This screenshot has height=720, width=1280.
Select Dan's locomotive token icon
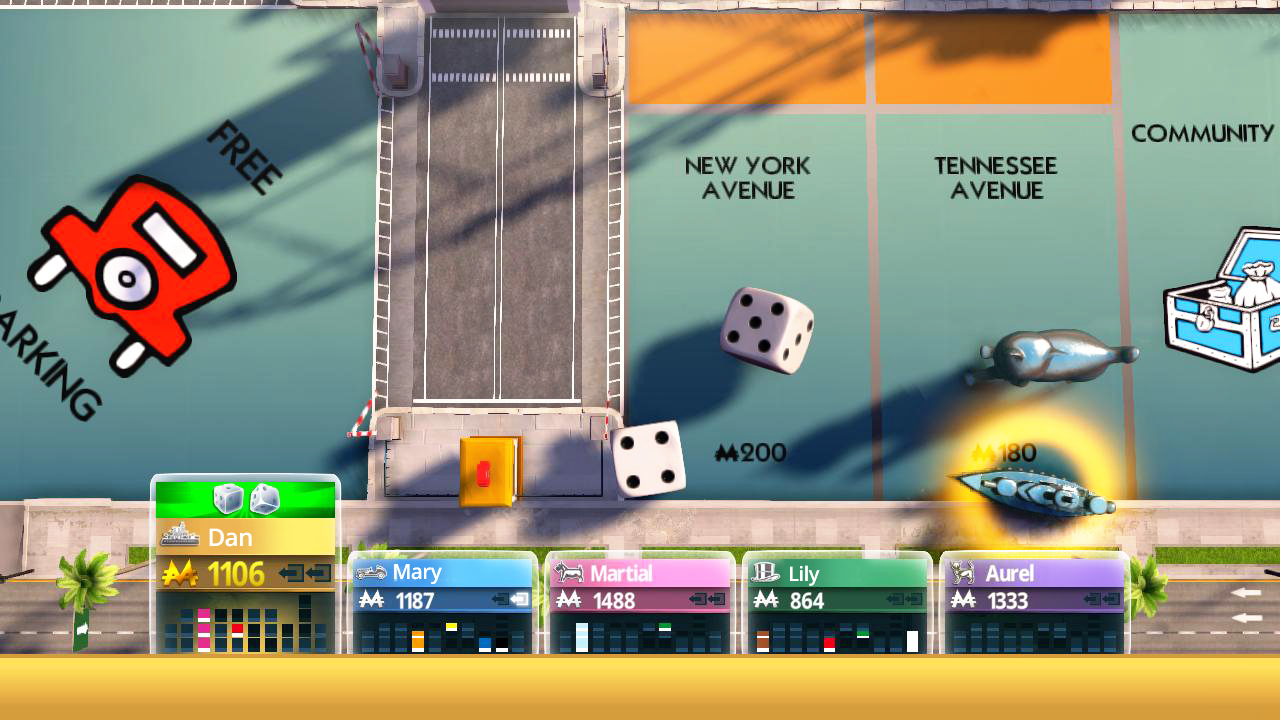(x=179, y=535)
